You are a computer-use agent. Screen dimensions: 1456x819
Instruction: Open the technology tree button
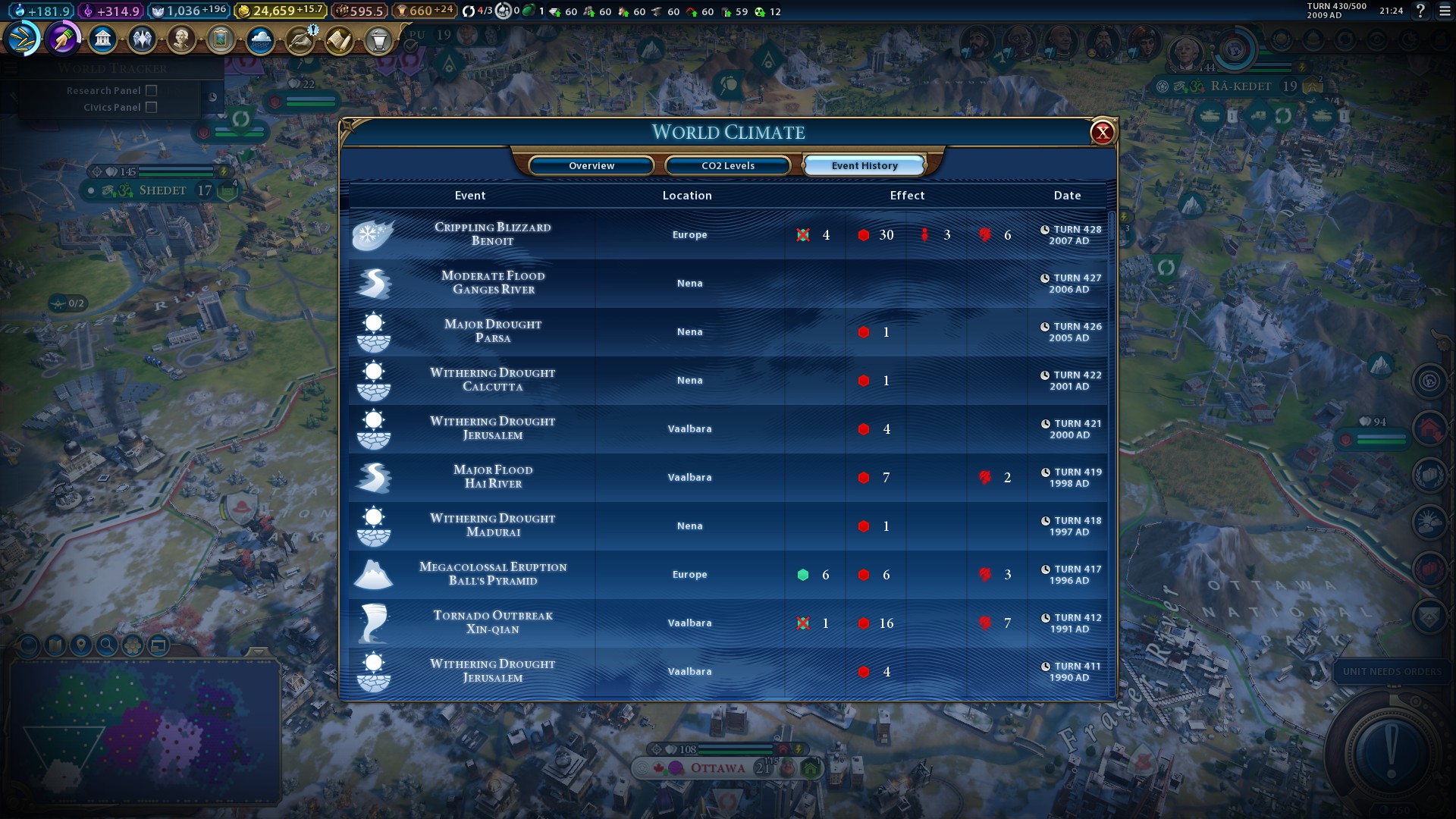[24, 39]
